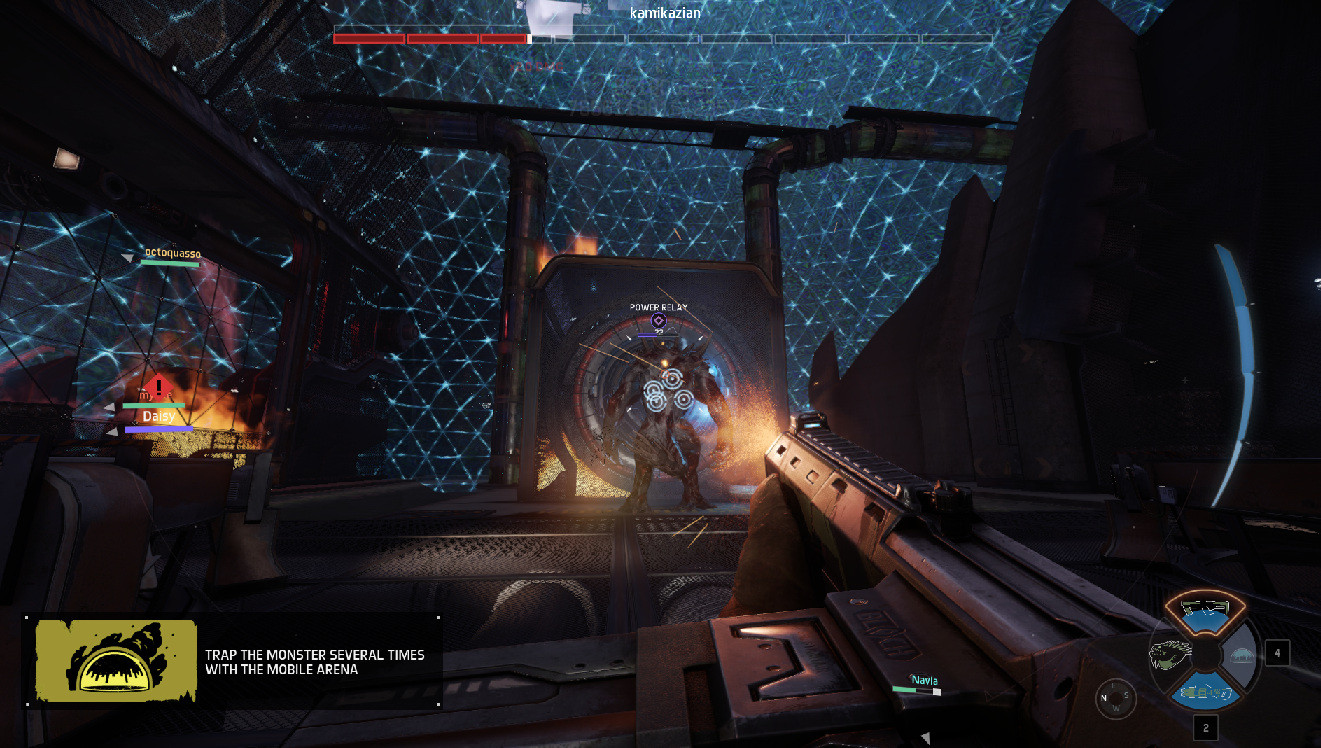Click the yellow dome tutorial image
This screenshot has width=1321, height=748.
click(116, 660)
